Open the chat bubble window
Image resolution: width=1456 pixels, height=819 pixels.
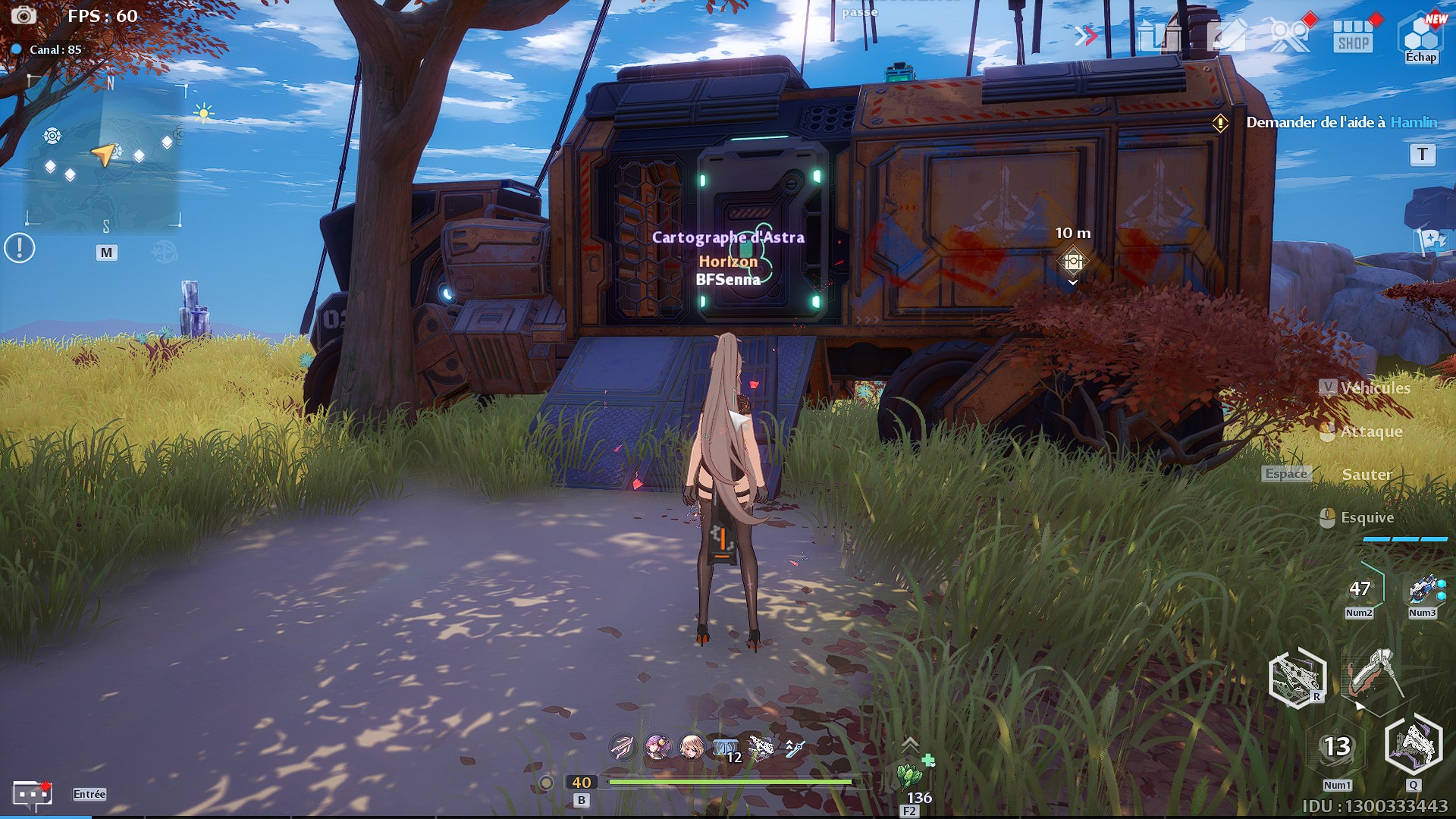(32, 795)
